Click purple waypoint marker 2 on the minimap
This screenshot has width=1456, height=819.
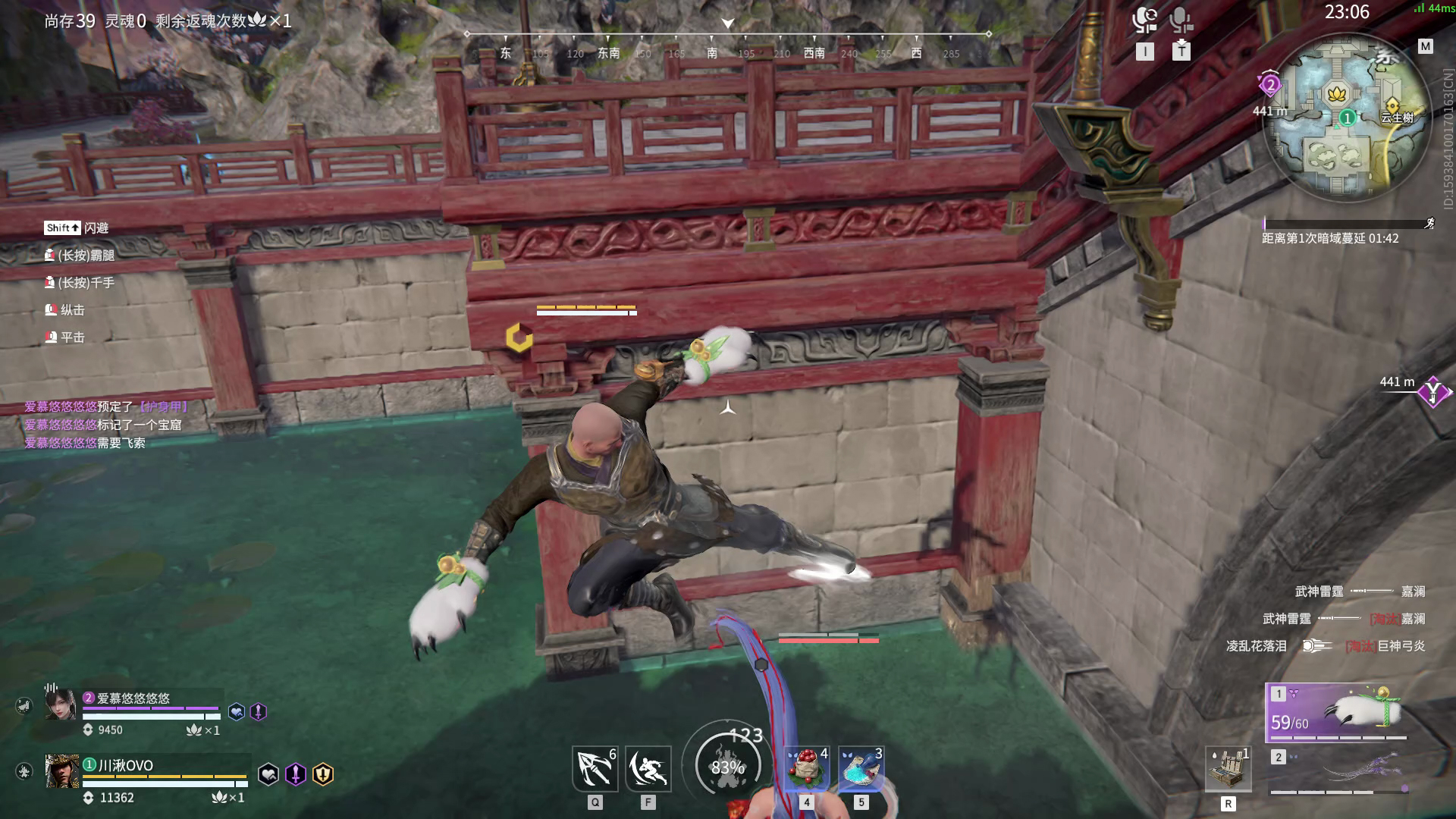coord(1270,86)
